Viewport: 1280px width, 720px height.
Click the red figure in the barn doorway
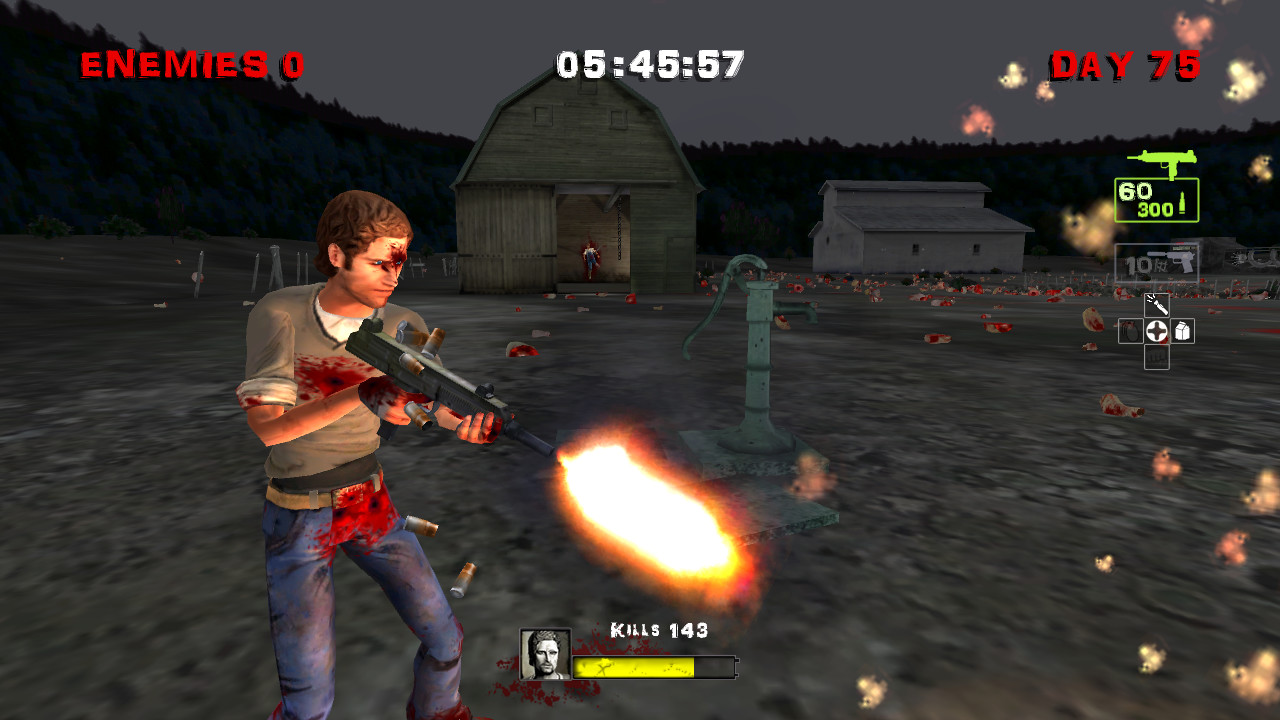590,260
